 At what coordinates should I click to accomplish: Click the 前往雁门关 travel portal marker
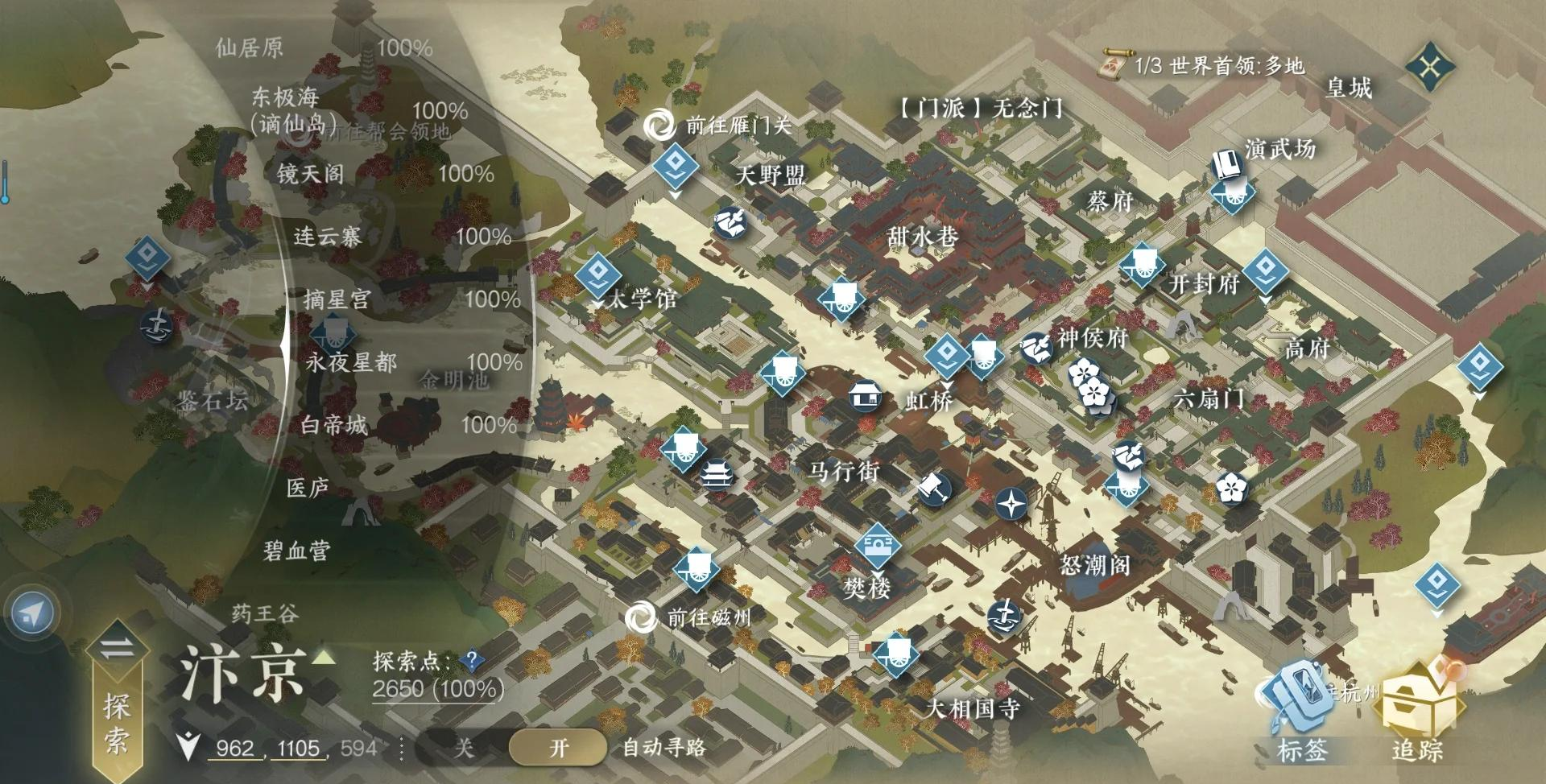[660, 125]
